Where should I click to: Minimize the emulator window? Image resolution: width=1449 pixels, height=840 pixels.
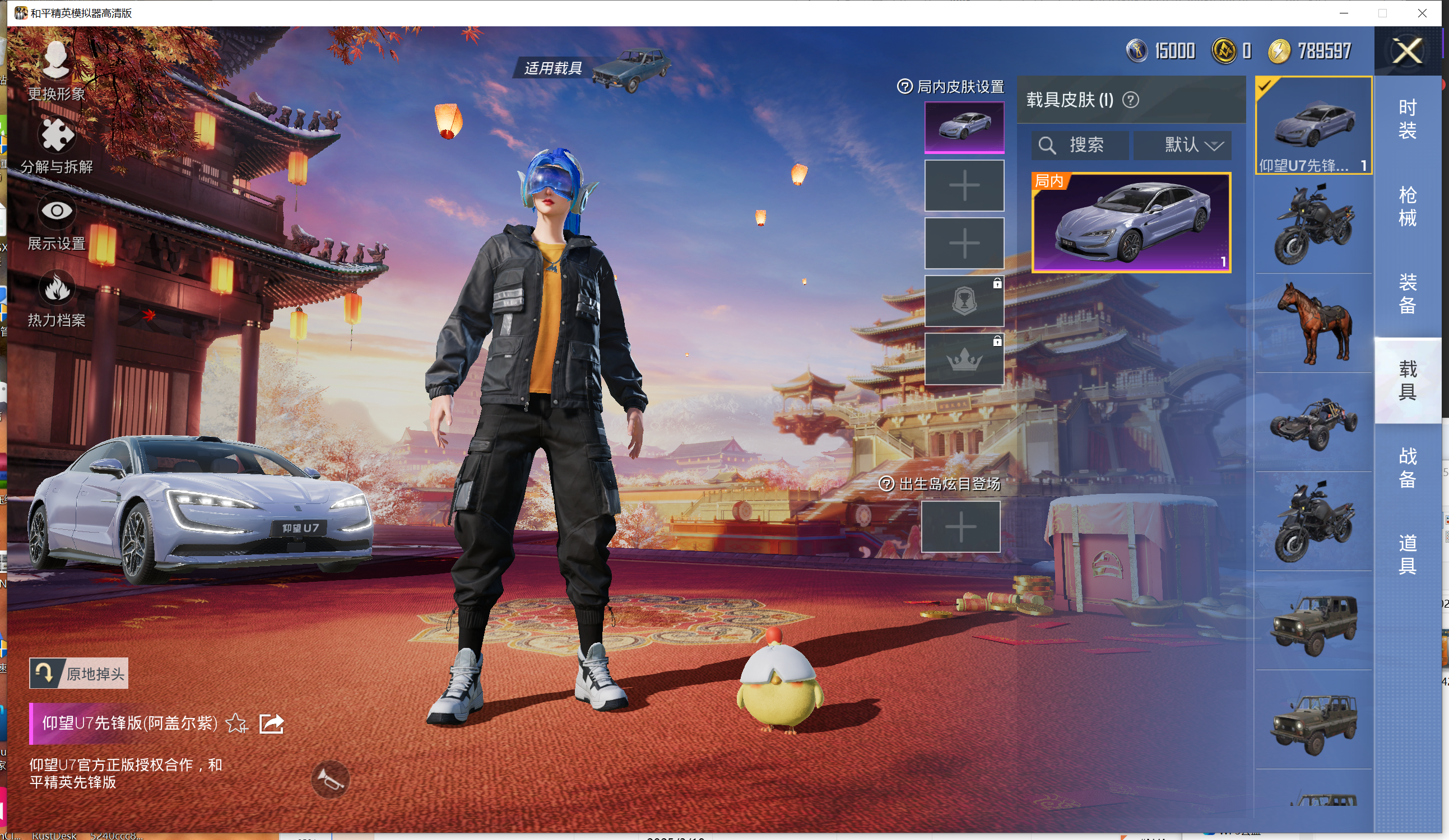[1344, 13]
